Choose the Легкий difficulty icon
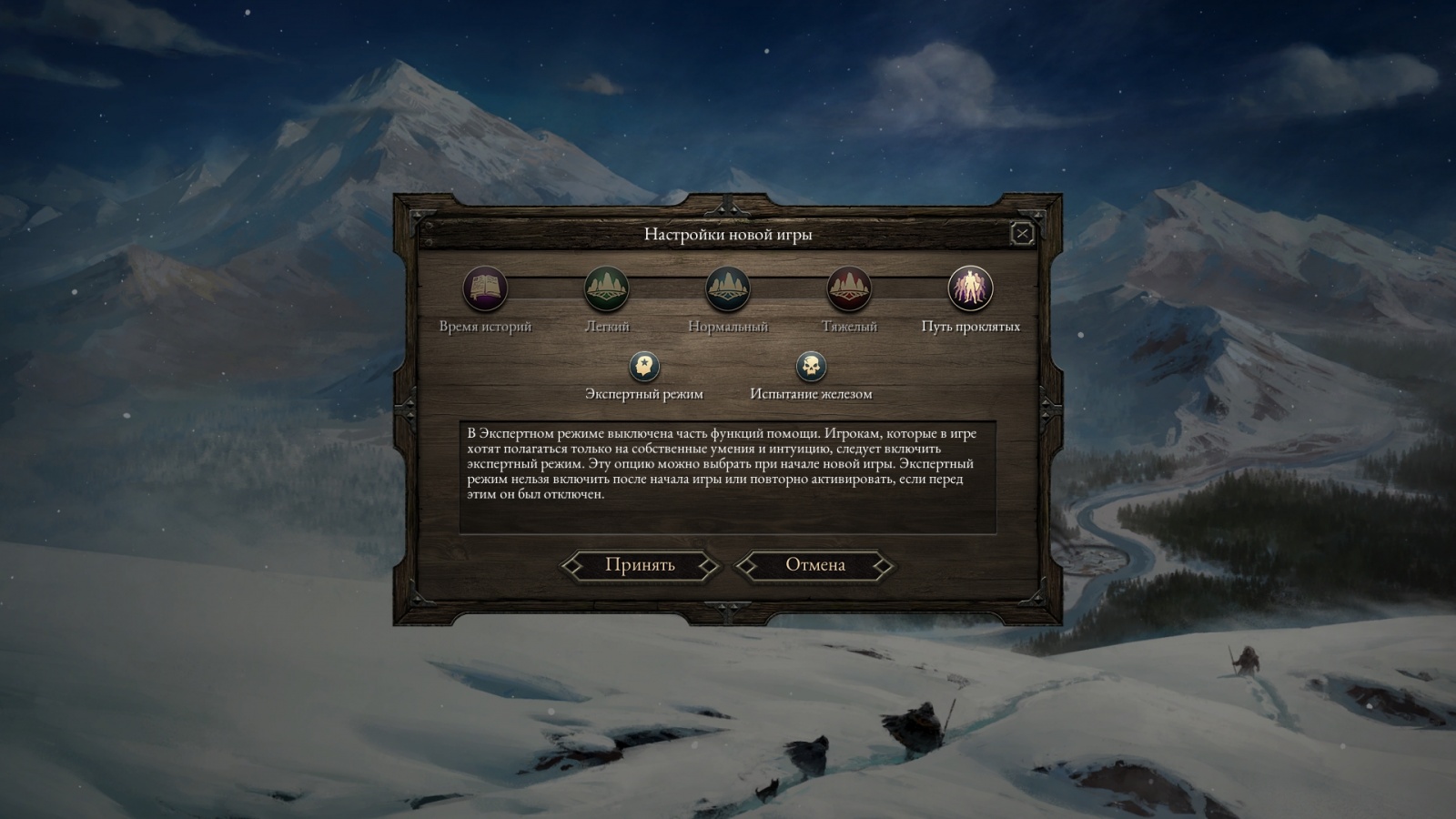This screenshot has height=819, width=1456. click(606, 289)
